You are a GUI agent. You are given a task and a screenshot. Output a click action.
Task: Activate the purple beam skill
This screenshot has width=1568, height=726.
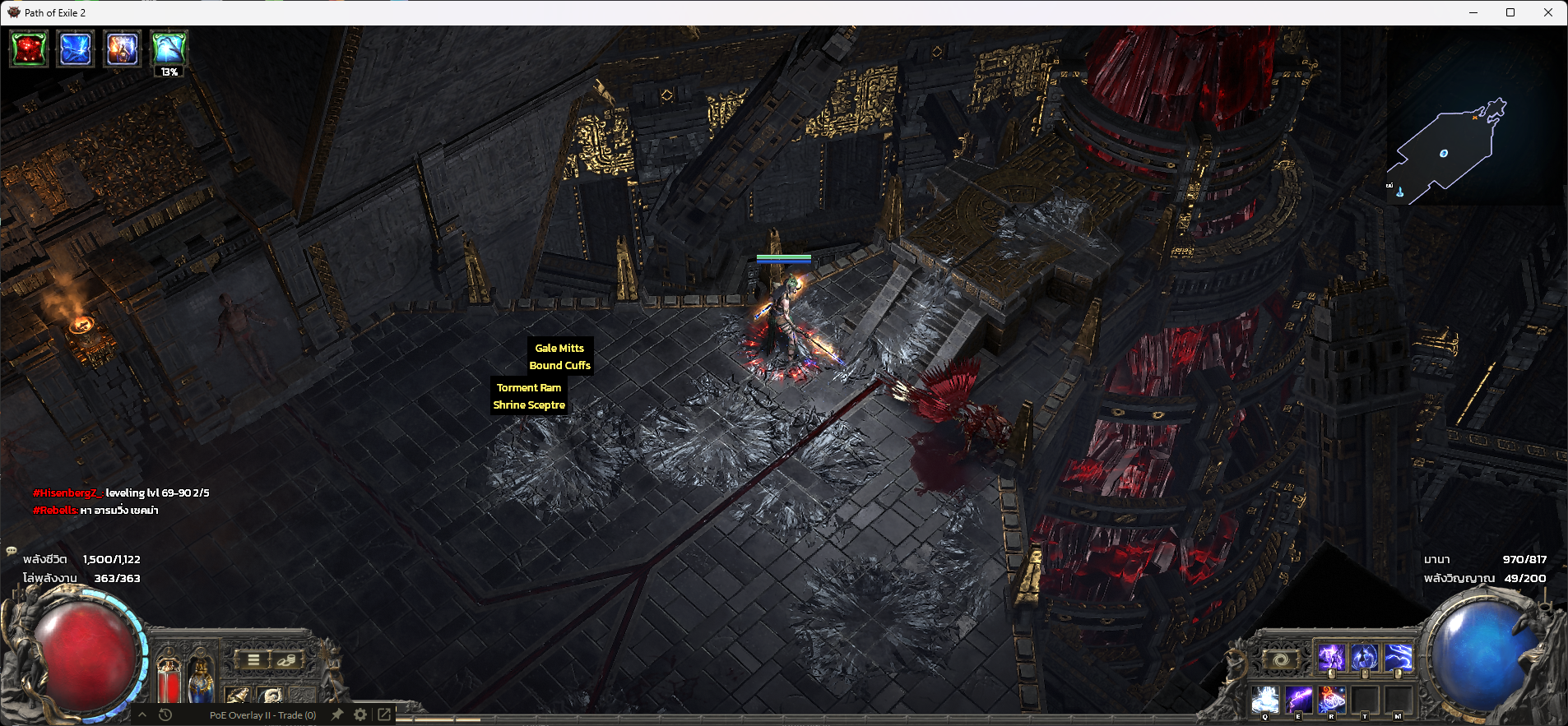click(x=1299, y=700)
